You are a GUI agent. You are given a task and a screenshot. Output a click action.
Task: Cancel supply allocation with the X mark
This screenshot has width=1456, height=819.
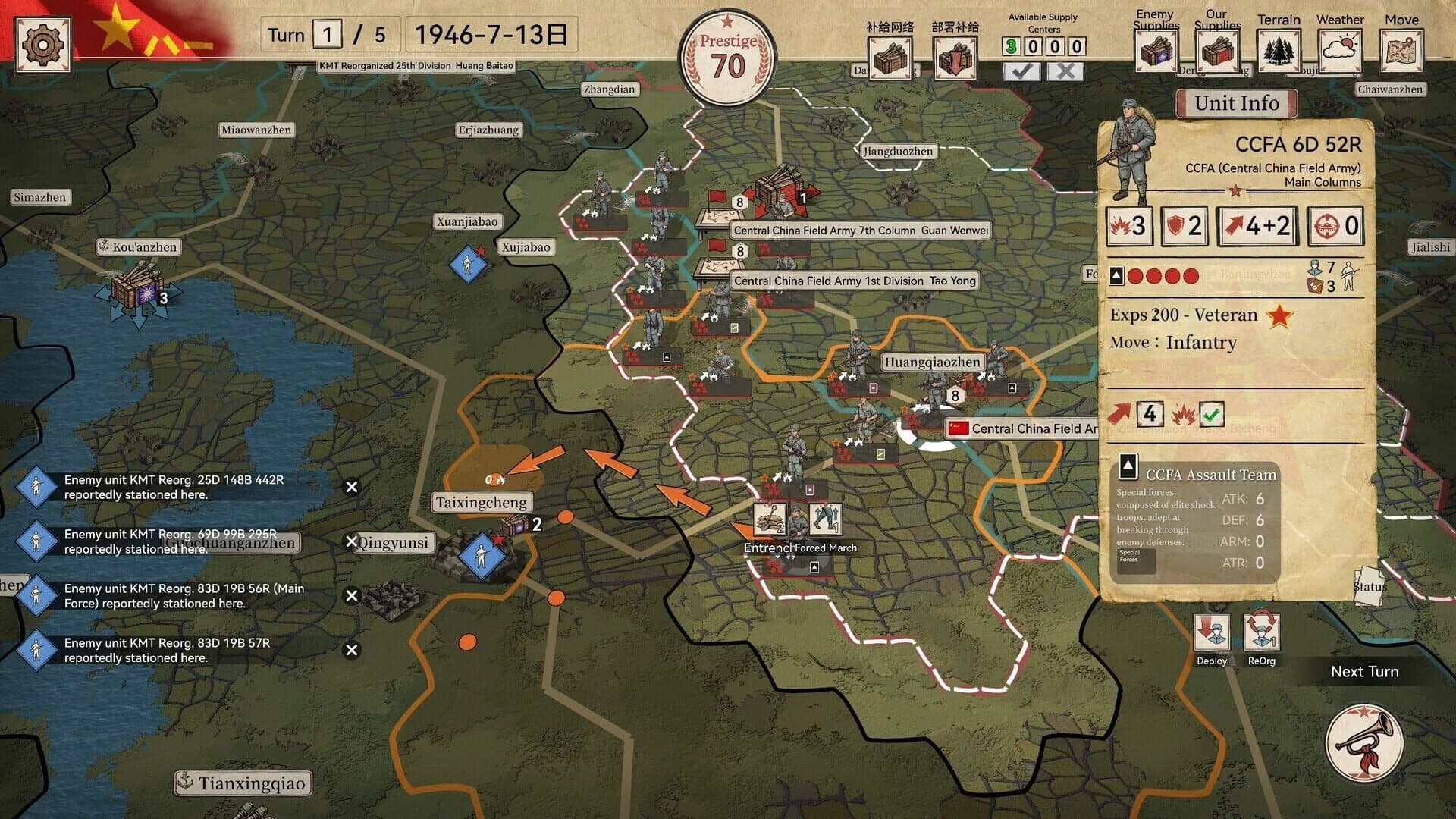[x=1066, y=71]
